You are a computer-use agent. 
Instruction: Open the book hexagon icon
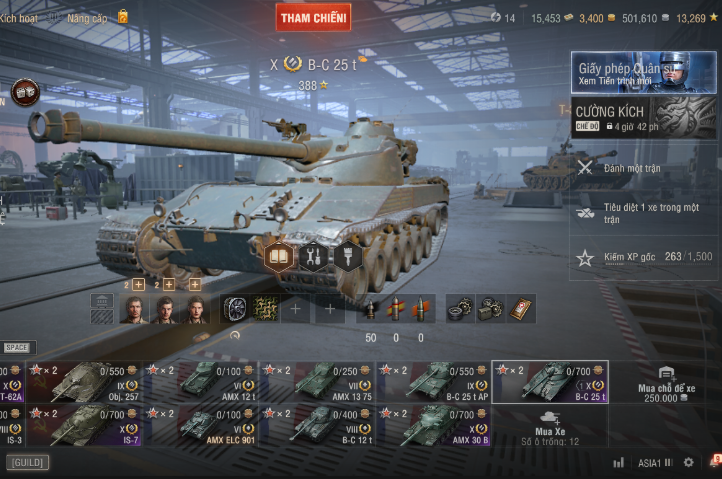tap(279, 256)
